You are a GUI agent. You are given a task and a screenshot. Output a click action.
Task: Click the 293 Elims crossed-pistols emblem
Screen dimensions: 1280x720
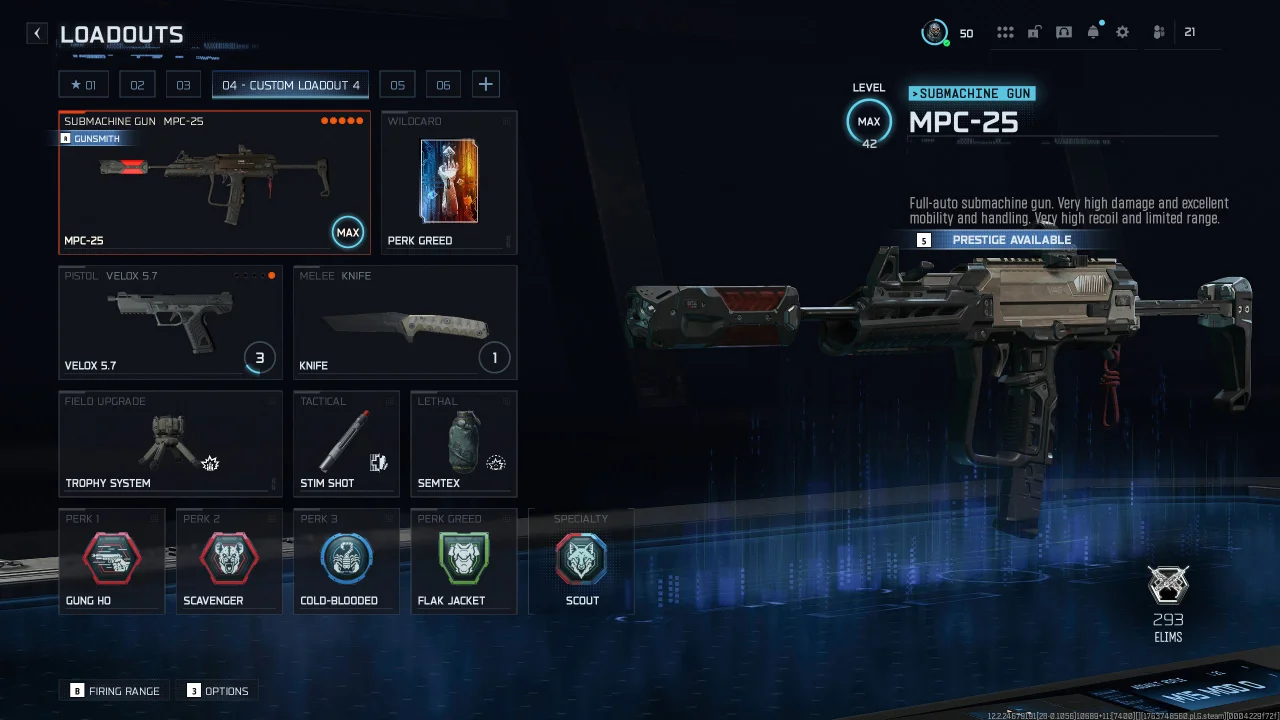pos(1168,586)
